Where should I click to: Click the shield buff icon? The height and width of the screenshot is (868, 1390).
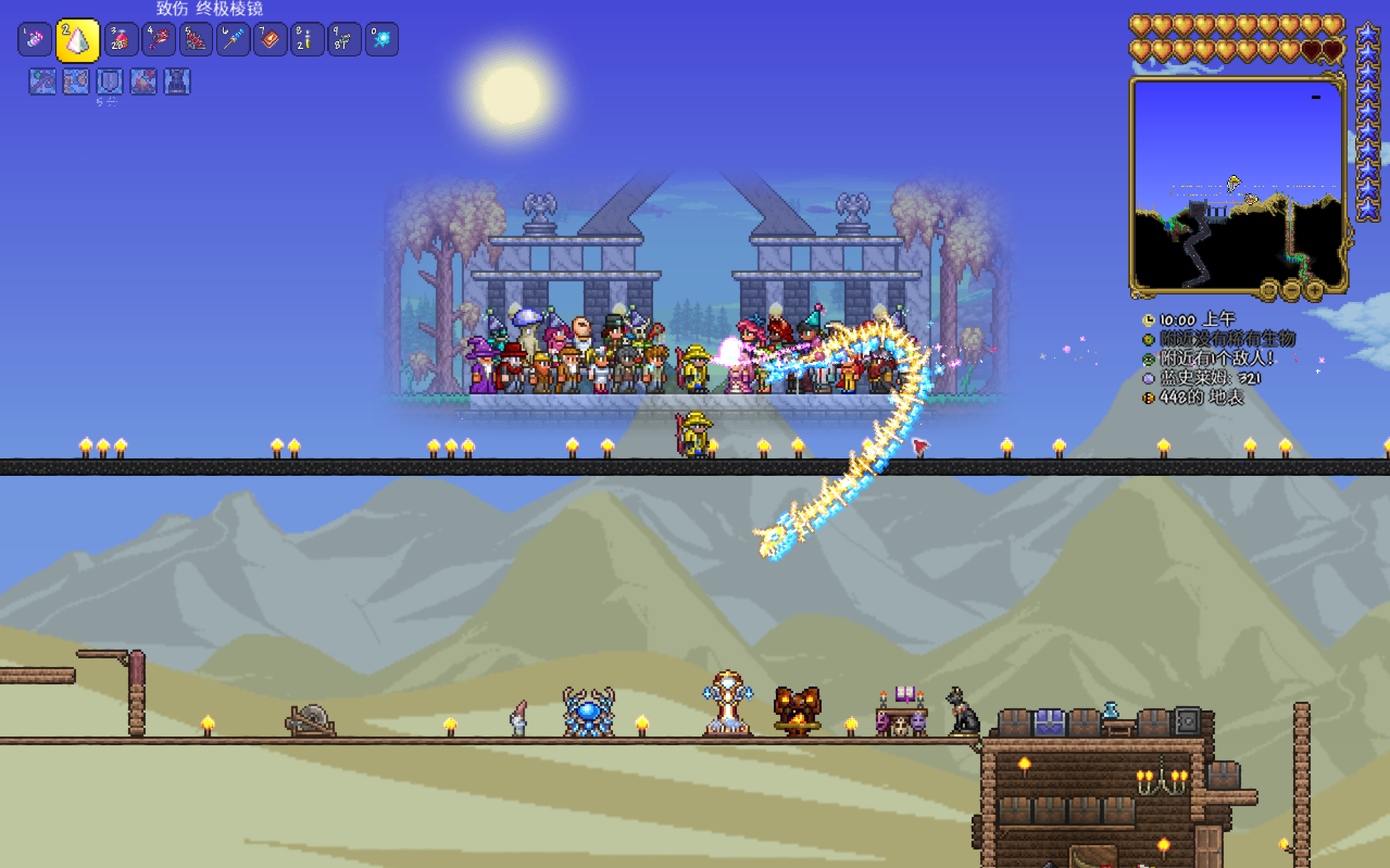click(x=109, y=81)
